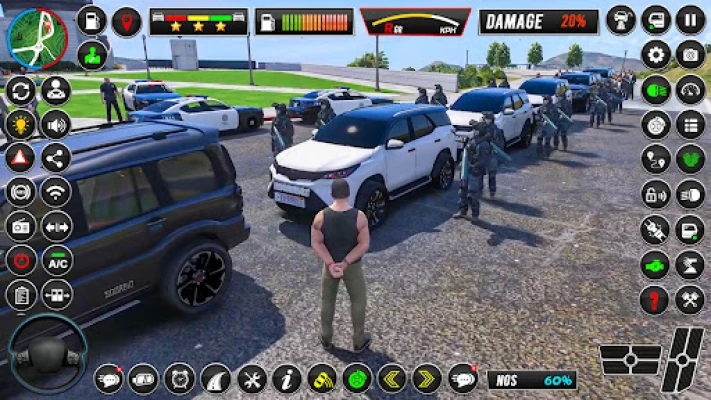This screenshot has width=711, height=400.
Task: Select the left chevron arrow button
Action: [x=391, y=378]
